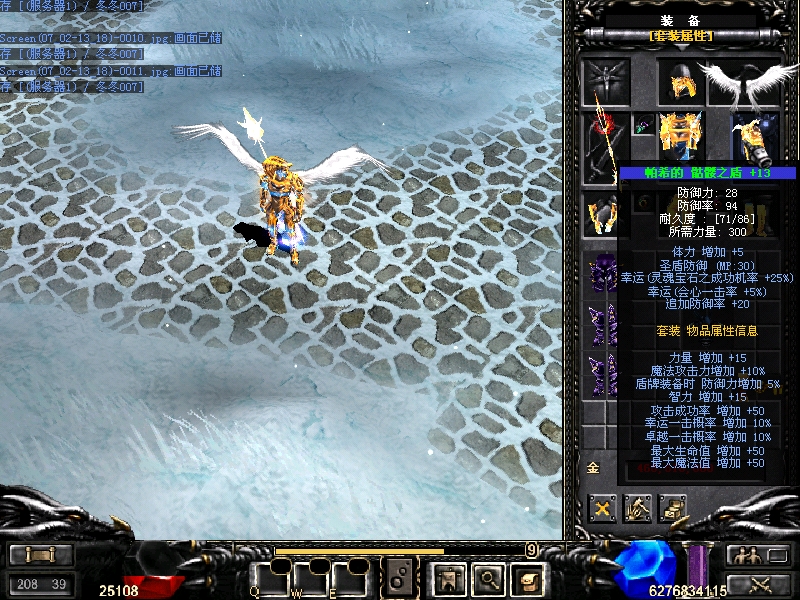Click the crossed swords button

coord(755,584)
